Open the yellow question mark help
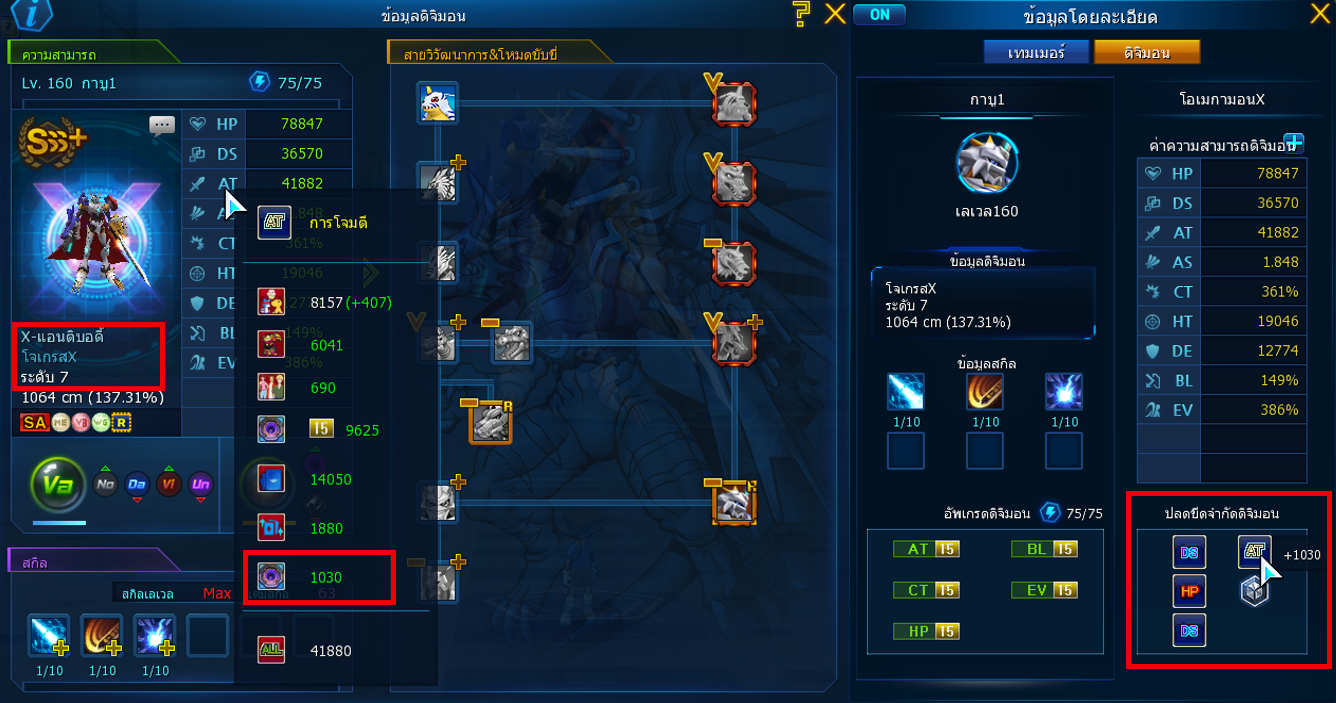The height and width of the screenshot is (703, 1336). pos(800,13)
